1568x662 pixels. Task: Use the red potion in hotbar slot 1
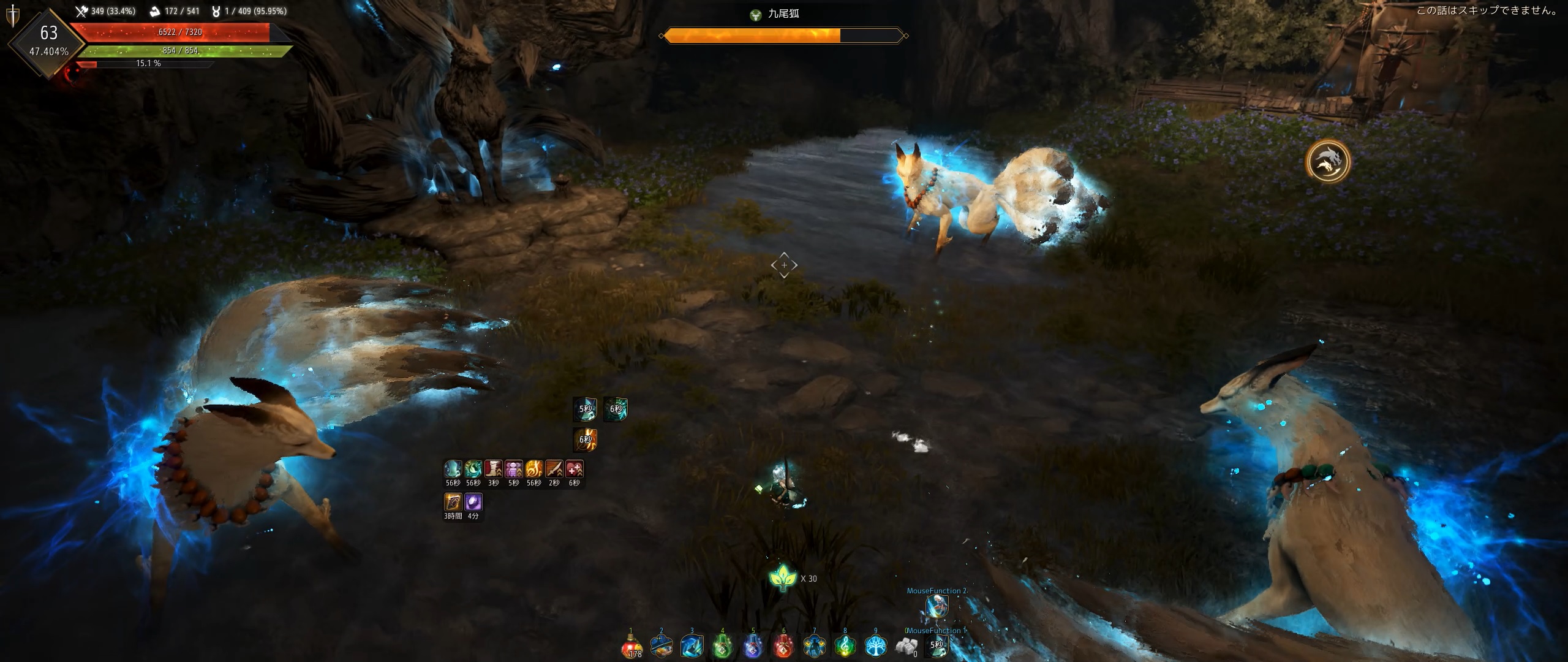(x=631, y=646)
